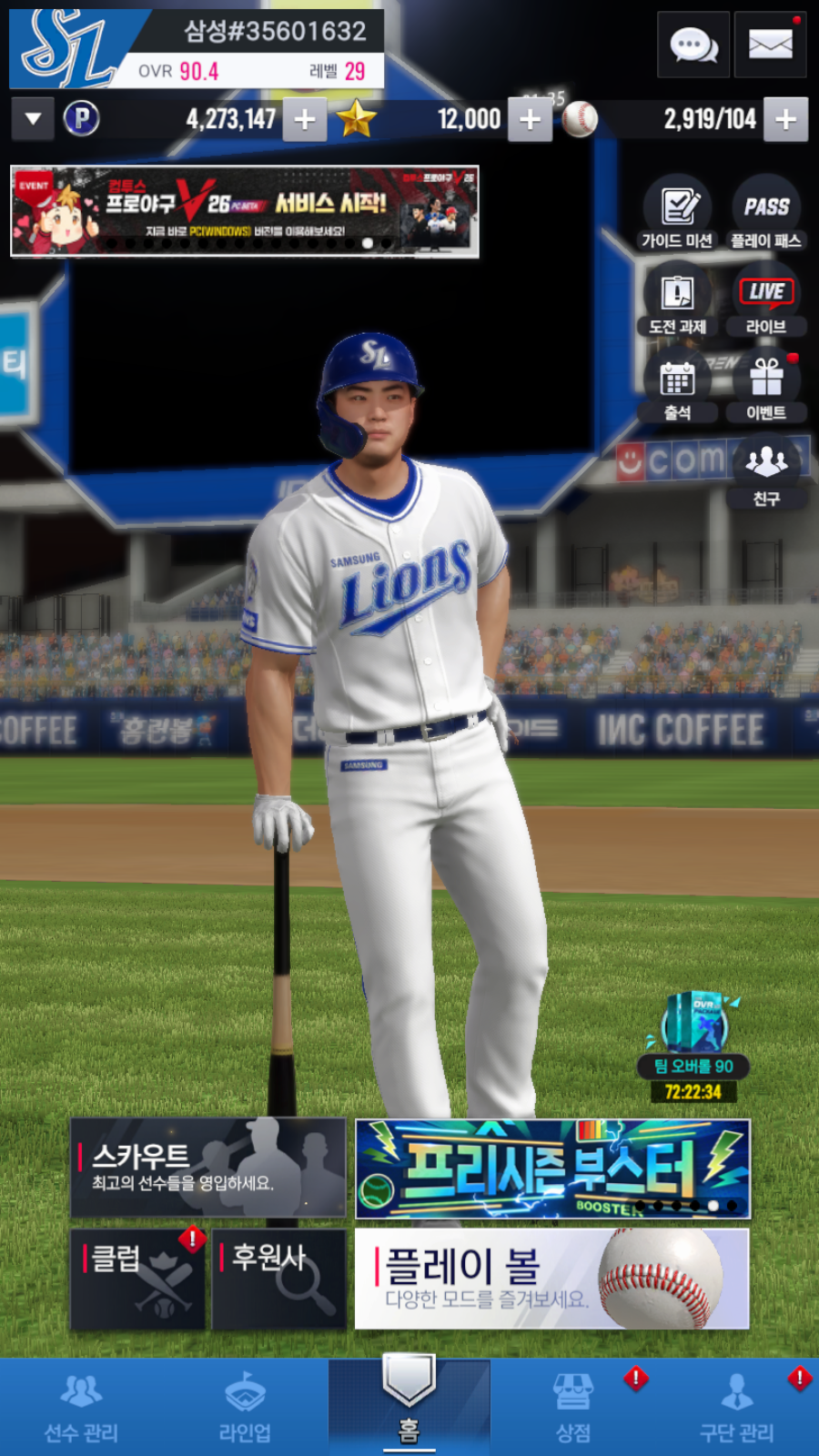Switch to the 상점 shop tab
The image size is (819, 1456).
point(573,1407)
